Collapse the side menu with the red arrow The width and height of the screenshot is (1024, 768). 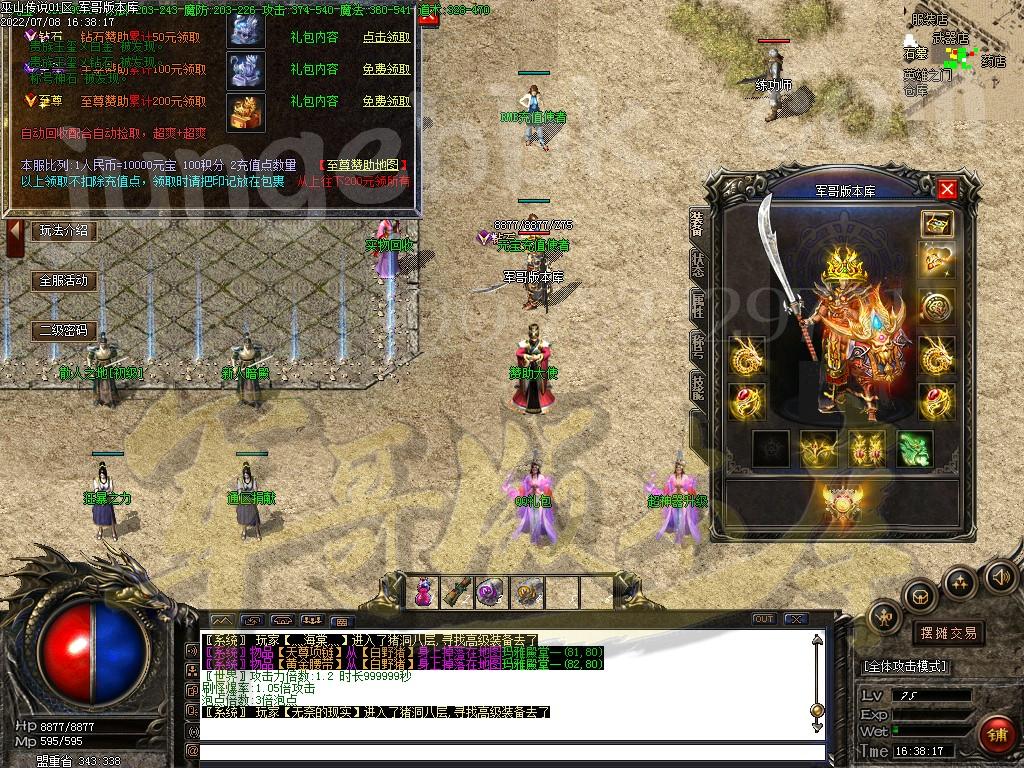pyautogui.click(x=15, y=237)
